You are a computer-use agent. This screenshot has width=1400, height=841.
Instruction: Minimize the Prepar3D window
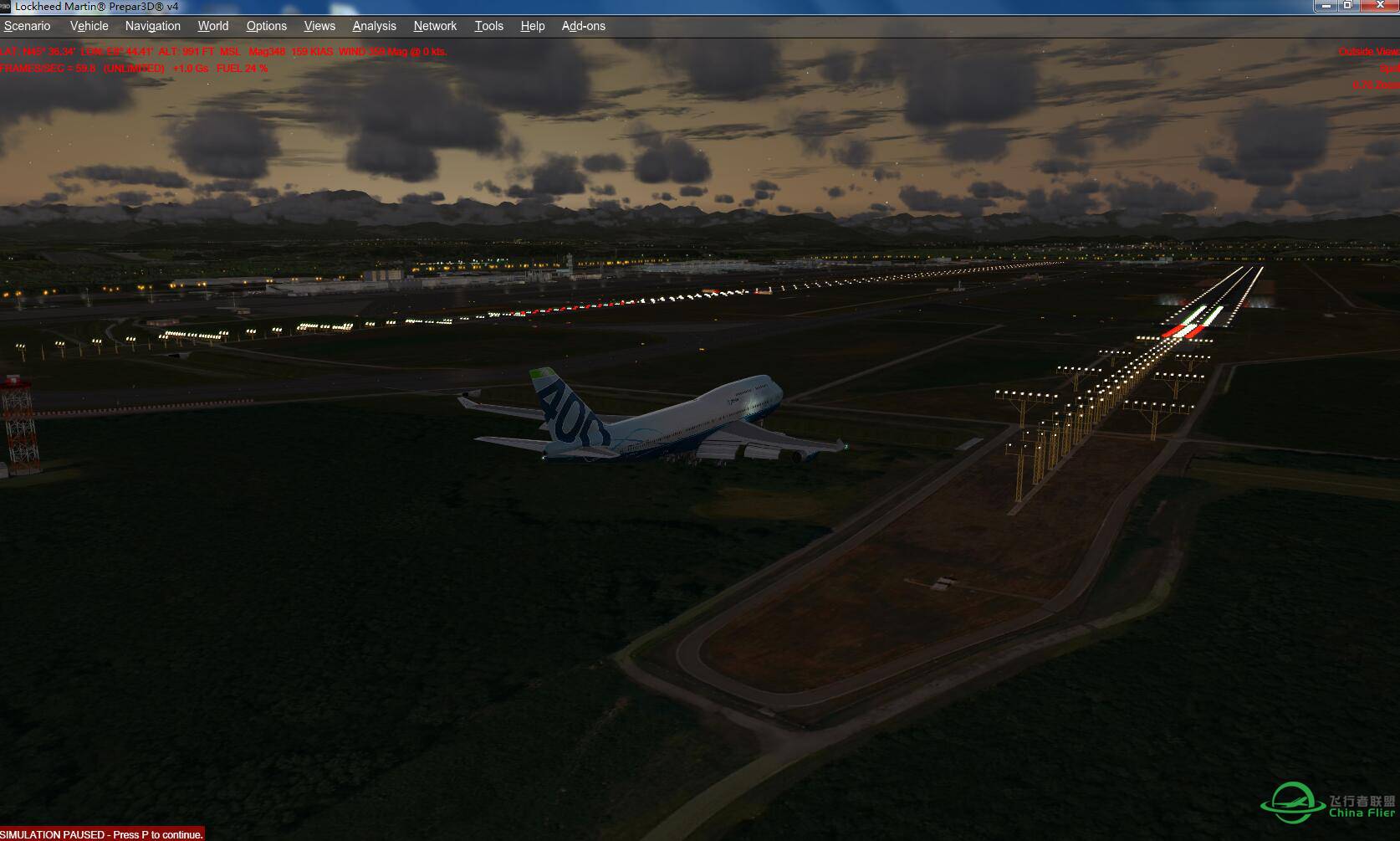1326,5
